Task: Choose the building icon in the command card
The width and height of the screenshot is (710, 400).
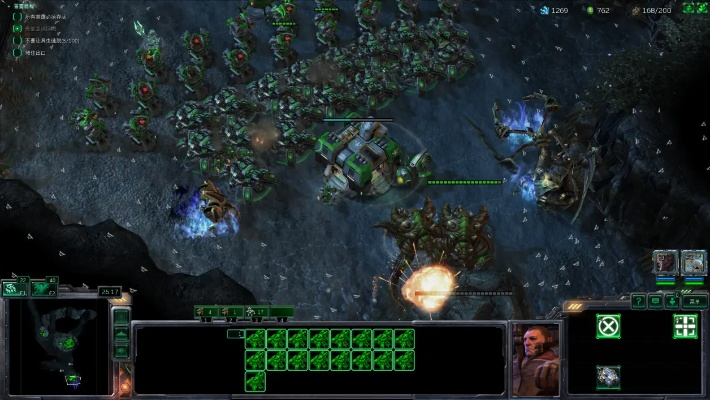Action: point(607,376)
